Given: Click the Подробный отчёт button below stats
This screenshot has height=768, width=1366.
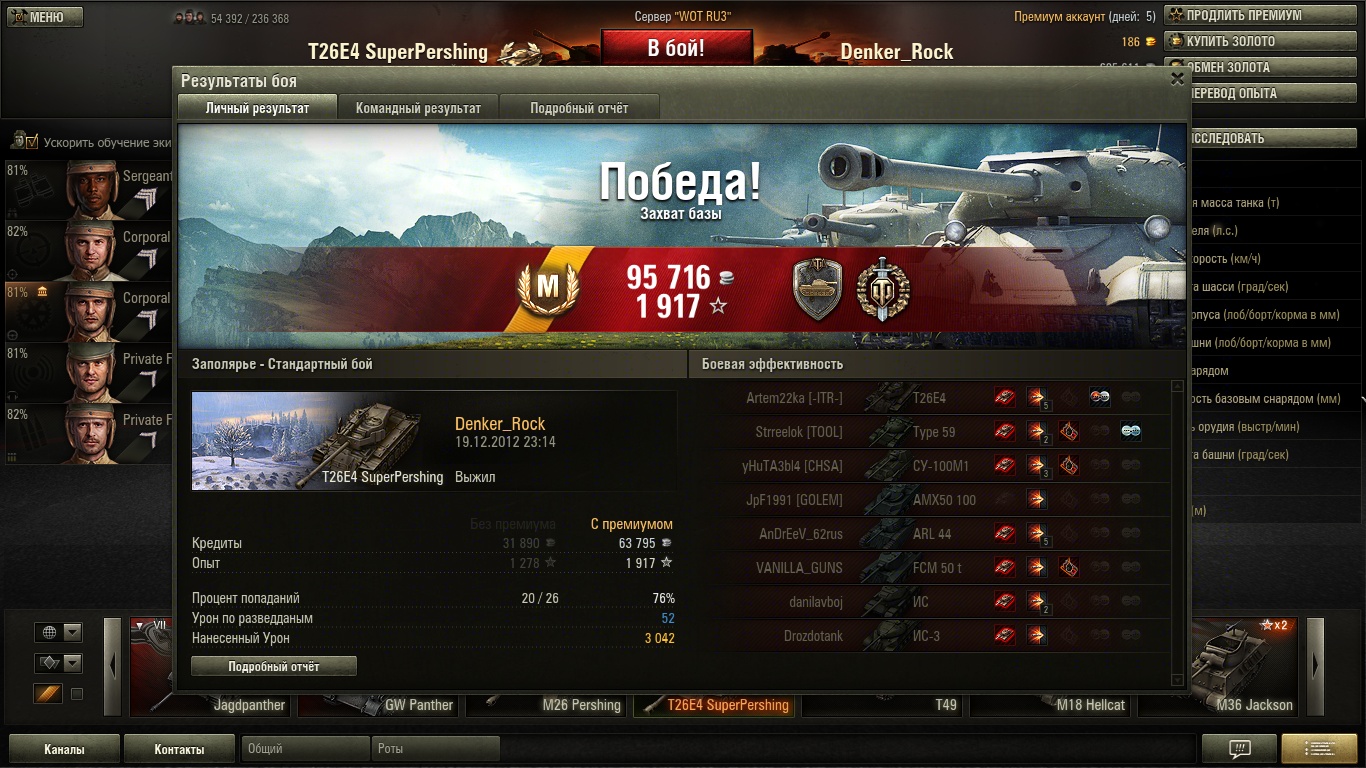Looking at the screenshot, I should (273, 666).
